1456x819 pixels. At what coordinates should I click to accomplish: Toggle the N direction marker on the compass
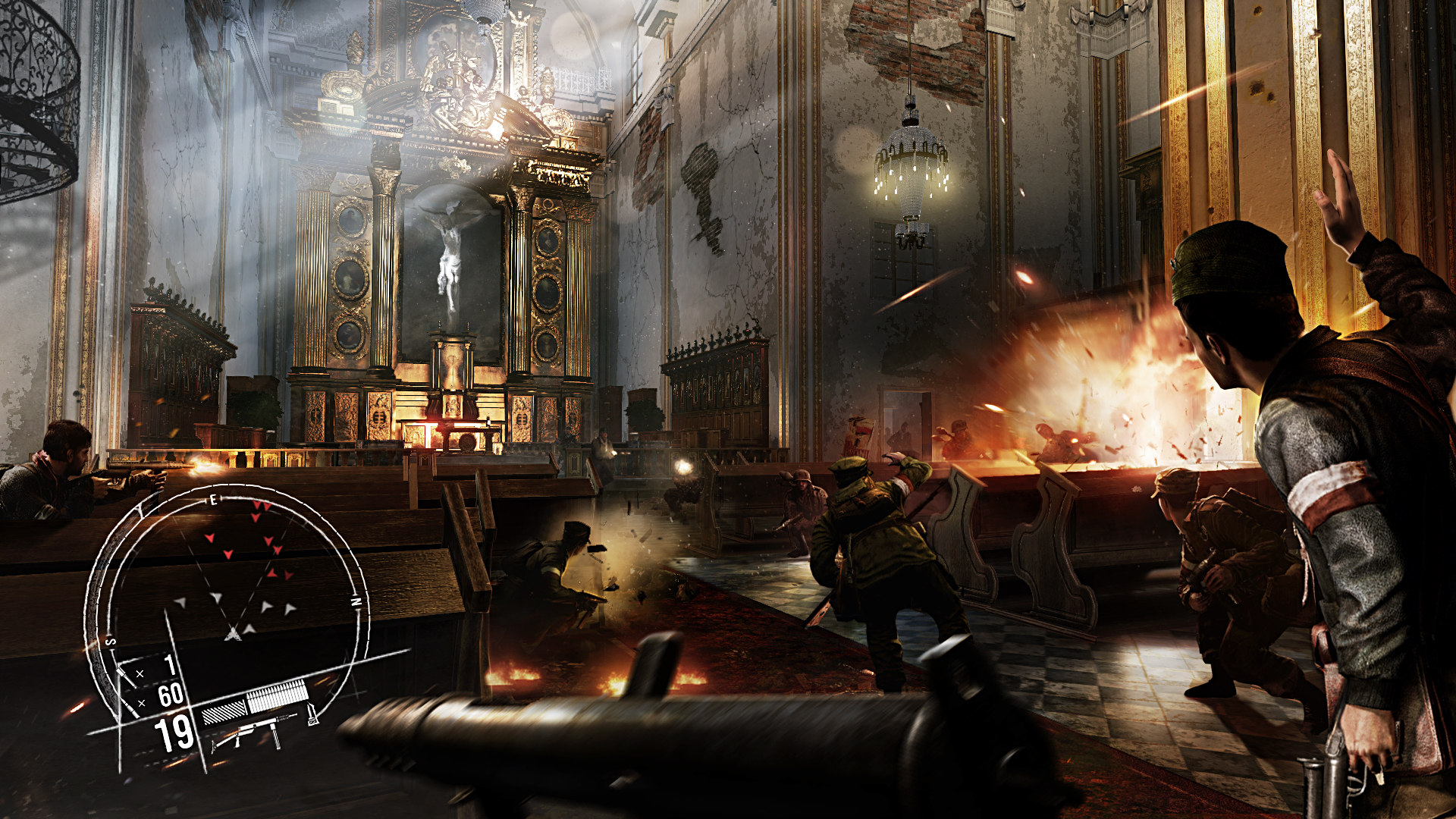[356, 601]
